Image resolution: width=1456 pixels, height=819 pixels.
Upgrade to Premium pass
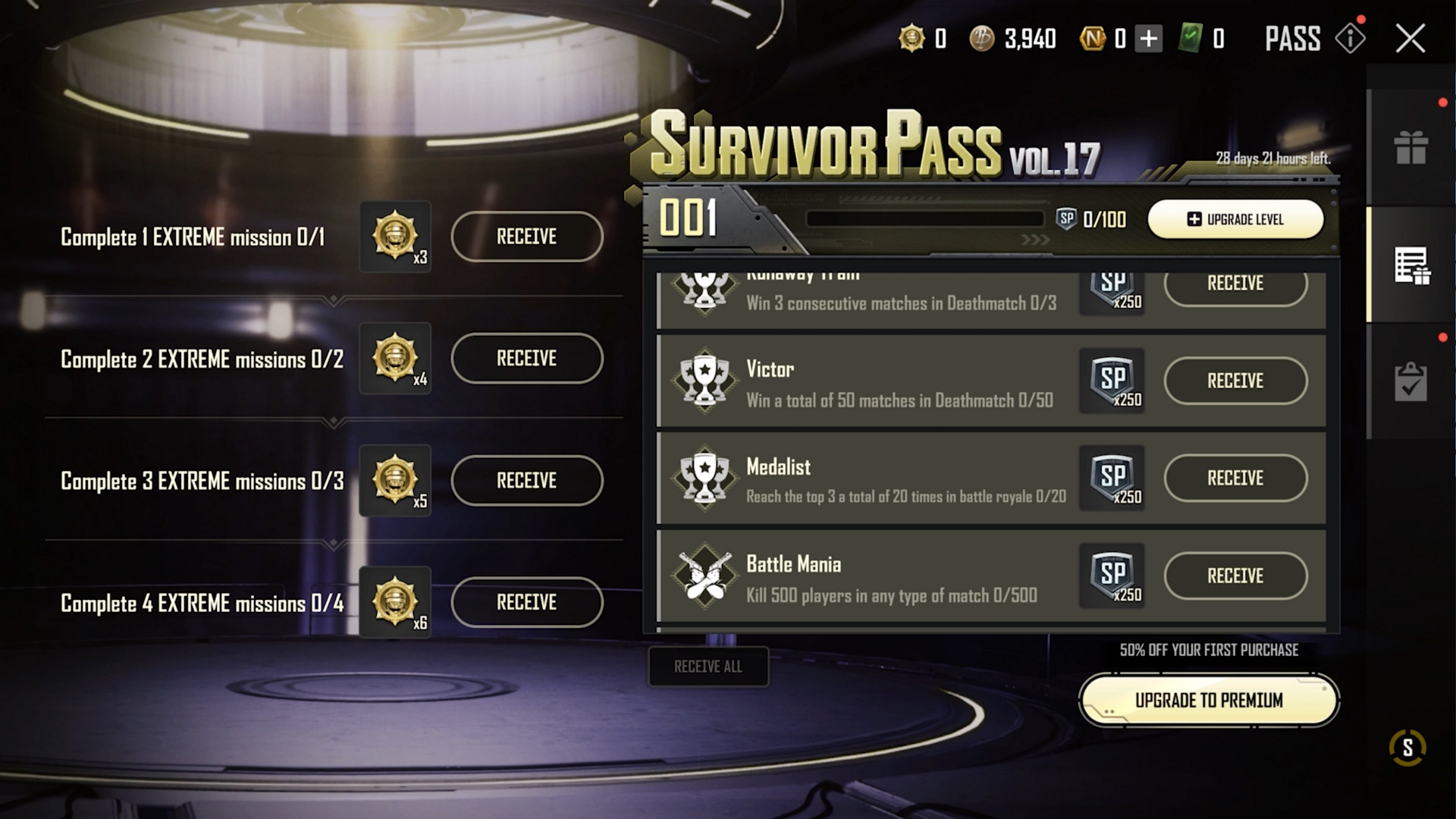pos(1209,700)
